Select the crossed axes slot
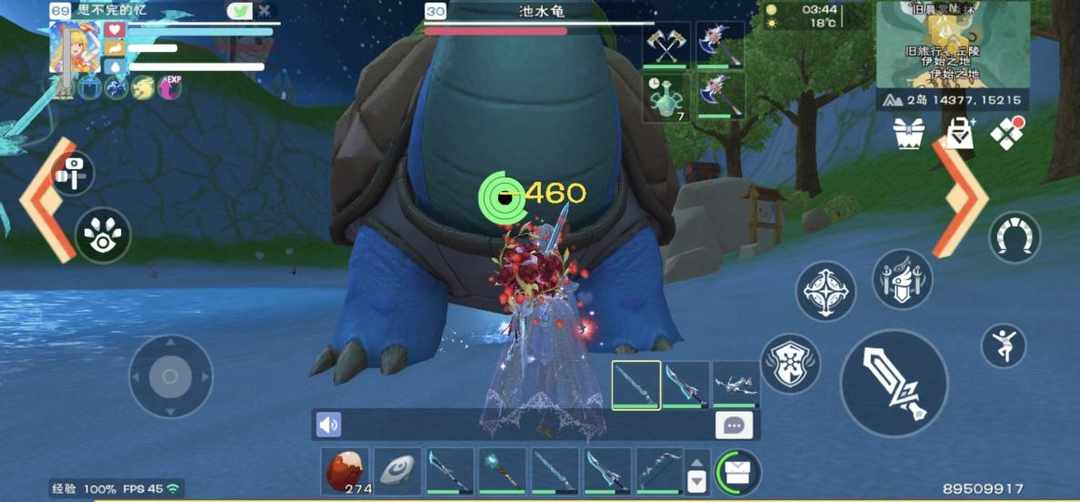The image size is (1080, 502). [666, 46]
